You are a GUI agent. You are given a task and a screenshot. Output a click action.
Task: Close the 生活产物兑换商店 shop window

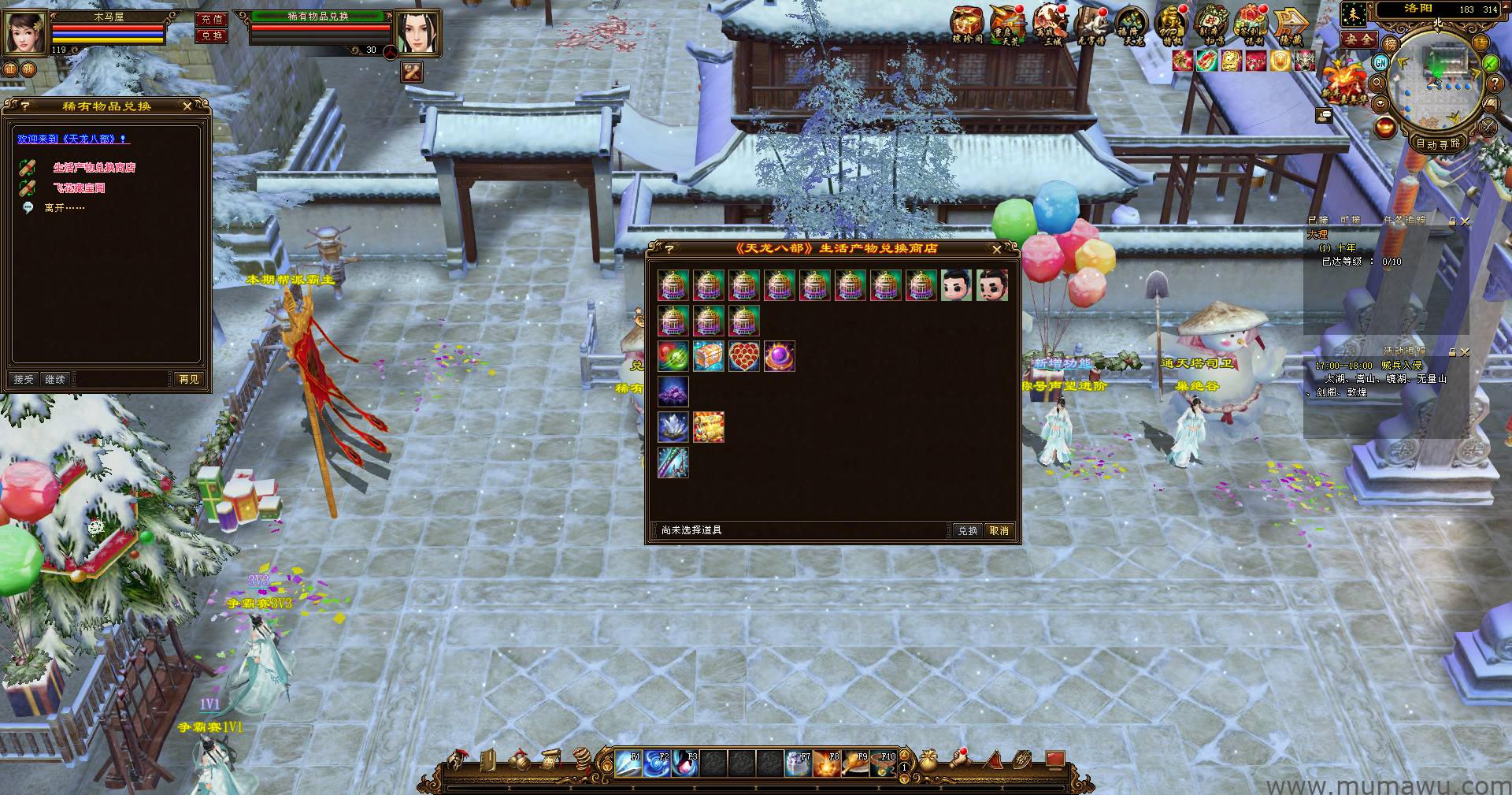[997, 249]
